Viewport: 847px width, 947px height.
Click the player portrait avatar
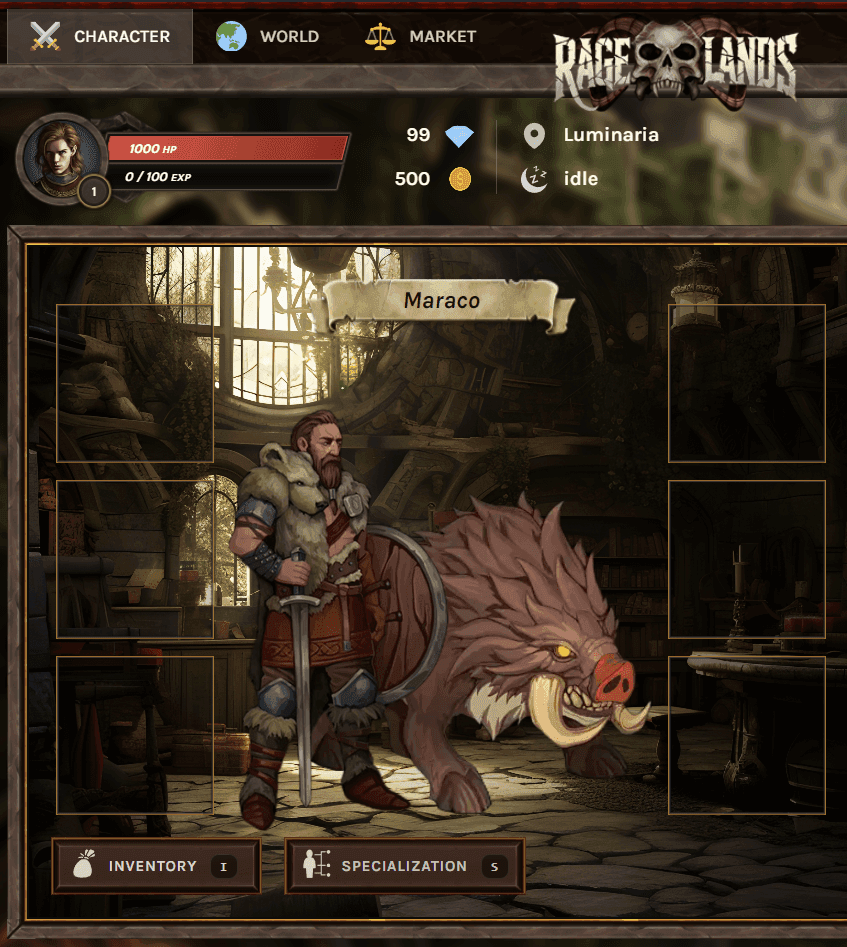pyautogui.click(x=61, y=156)
